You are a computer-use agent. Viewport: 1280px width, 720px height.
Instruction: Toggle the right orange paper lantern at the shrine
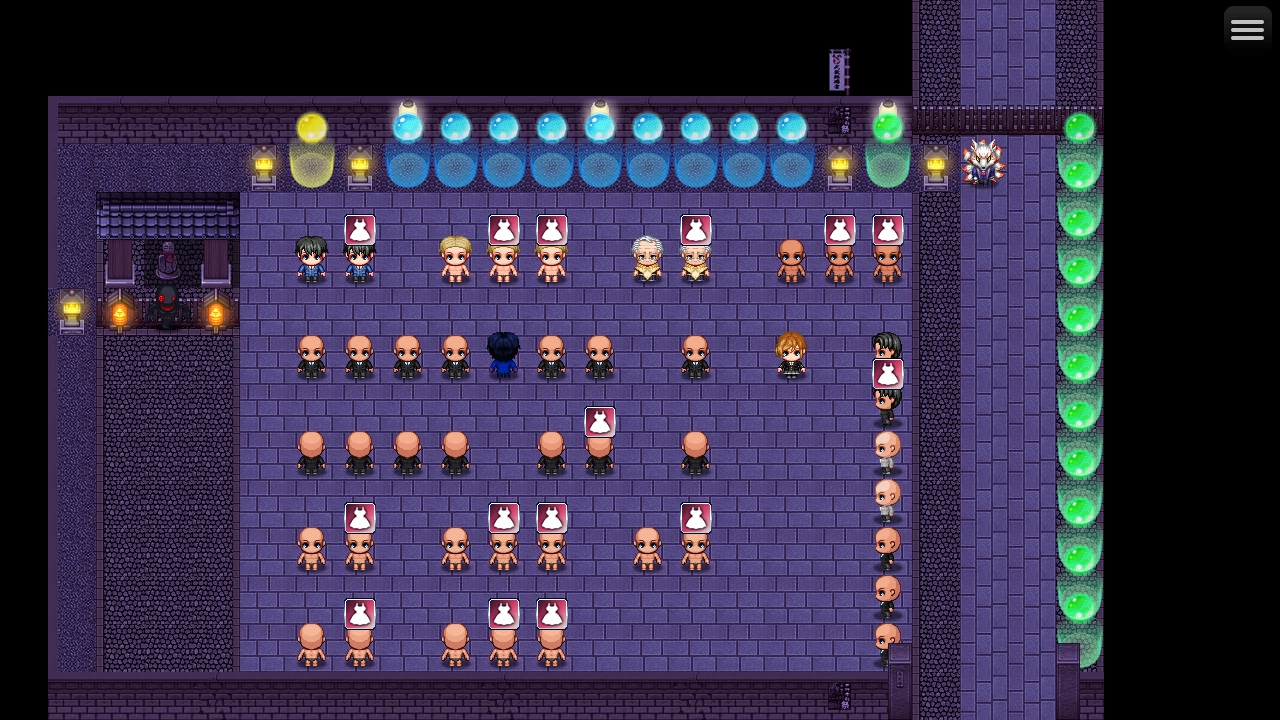click(216, 312)
